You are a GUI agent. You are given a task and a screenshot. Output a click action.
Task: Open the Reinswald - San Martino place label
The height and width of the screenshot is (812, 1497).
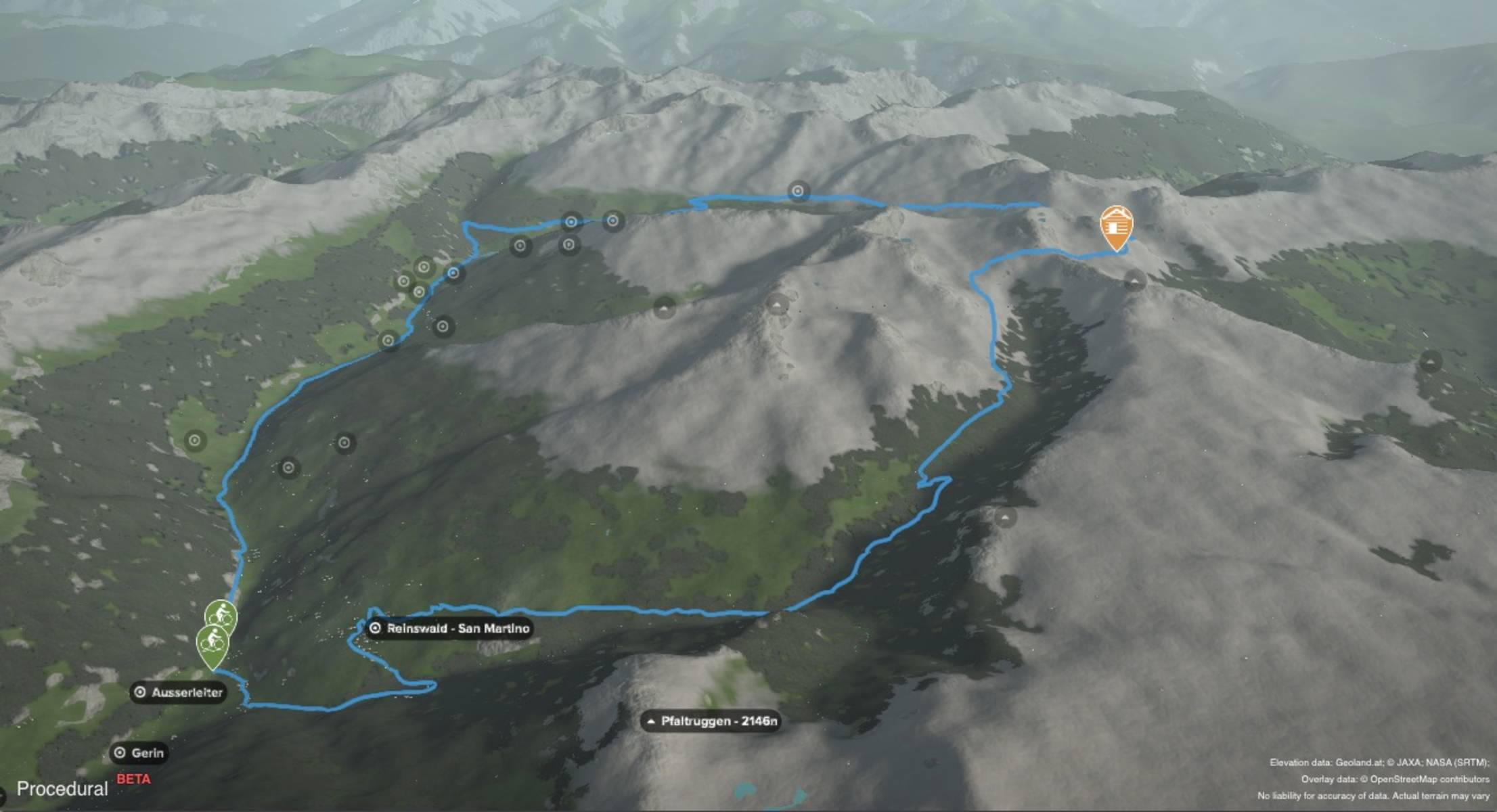click(450, 629)
